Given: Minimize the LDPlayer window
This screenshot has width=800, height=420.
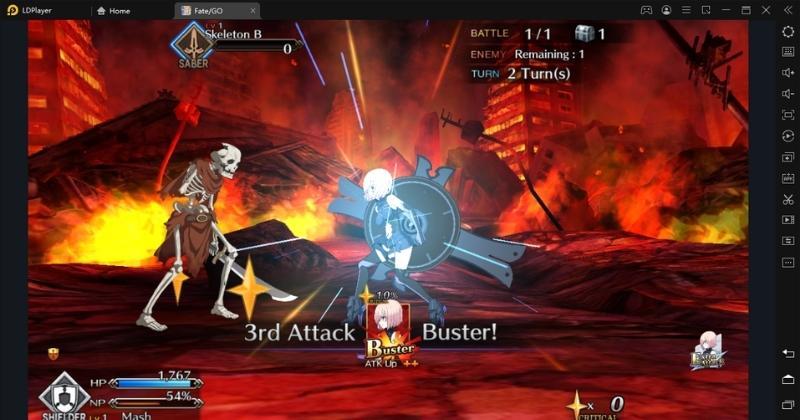Looking at the screenshot, I should (x=728, y=10).
